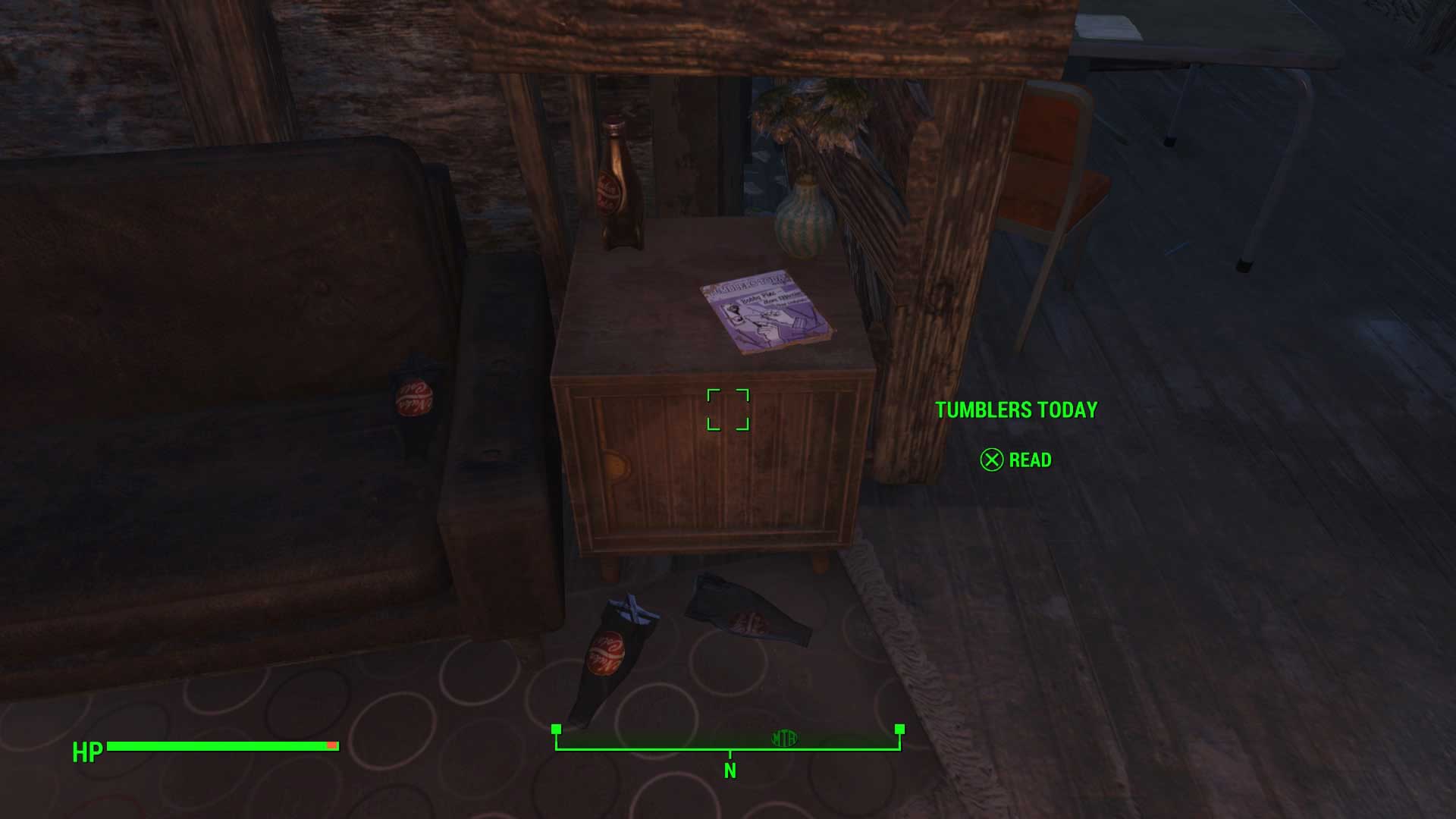
Task: Click the READ text label
Action: (x=1030, y=460)
